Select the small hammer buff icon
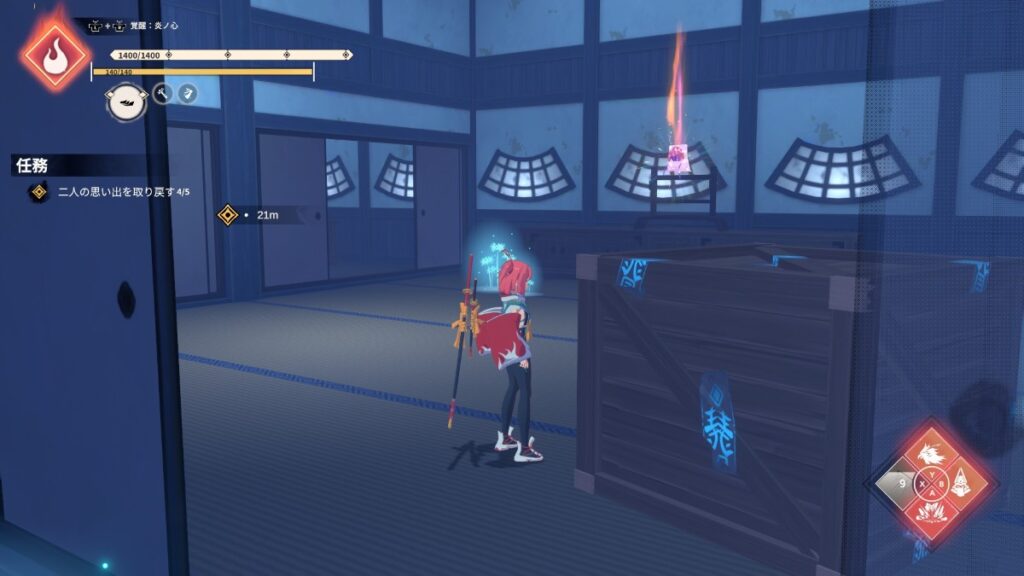The image size is (1024, 576). [x=163, y=94]
